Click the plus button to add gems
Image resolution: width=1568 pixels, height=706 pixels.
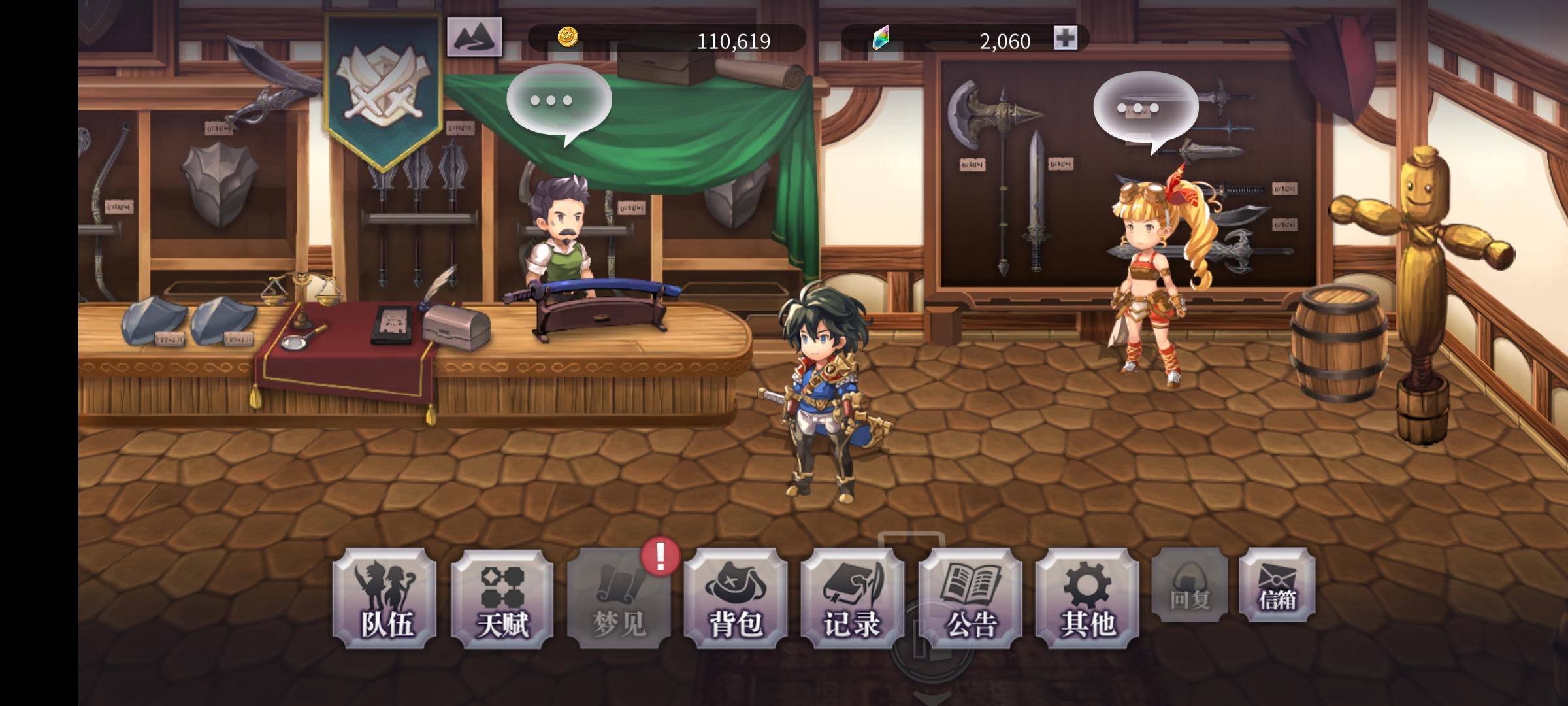(x=1065, y=39)
